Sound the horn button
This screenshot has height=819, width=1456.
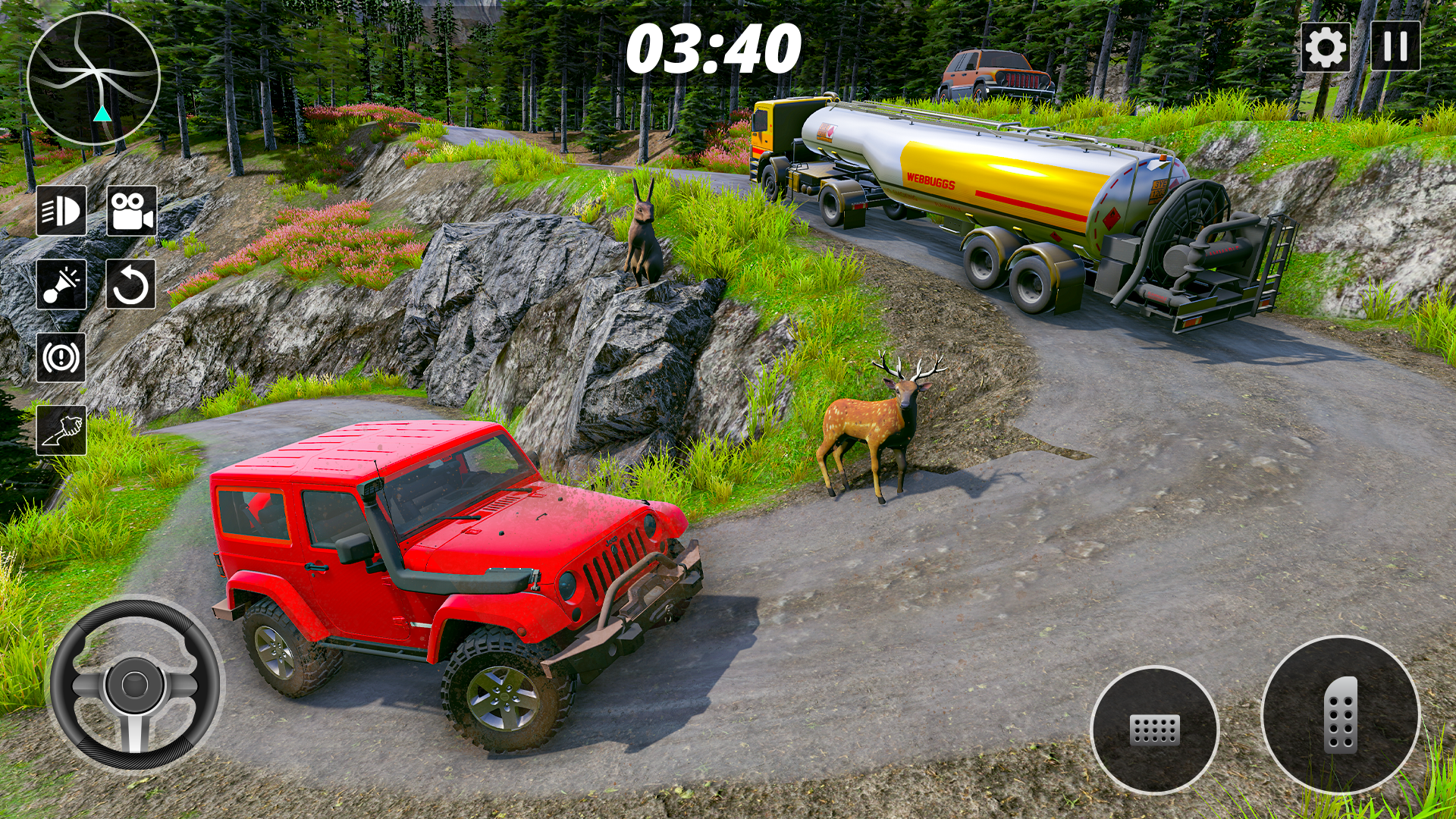click(61, 284)
